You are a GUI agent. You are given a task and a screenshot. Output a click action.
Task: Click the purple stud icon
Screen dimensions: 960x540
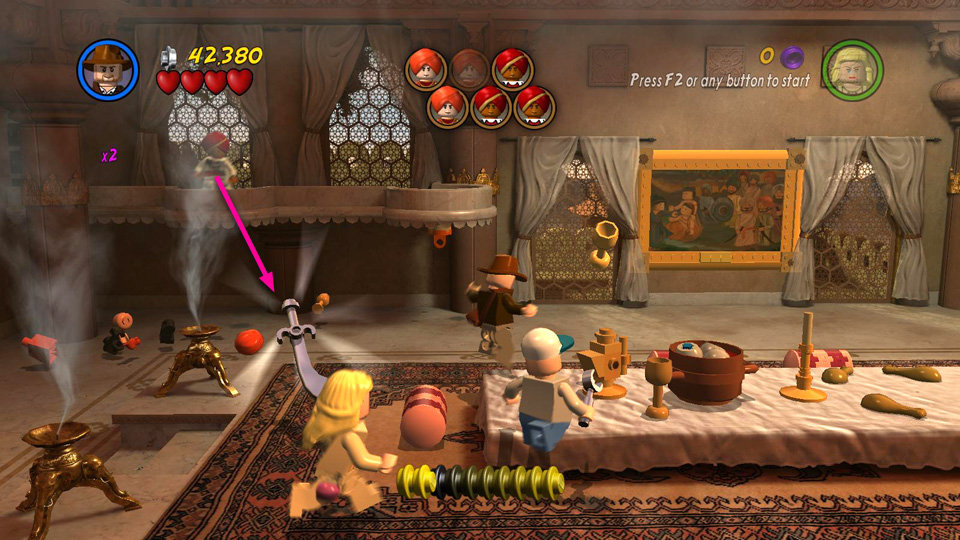coord(793,56)
